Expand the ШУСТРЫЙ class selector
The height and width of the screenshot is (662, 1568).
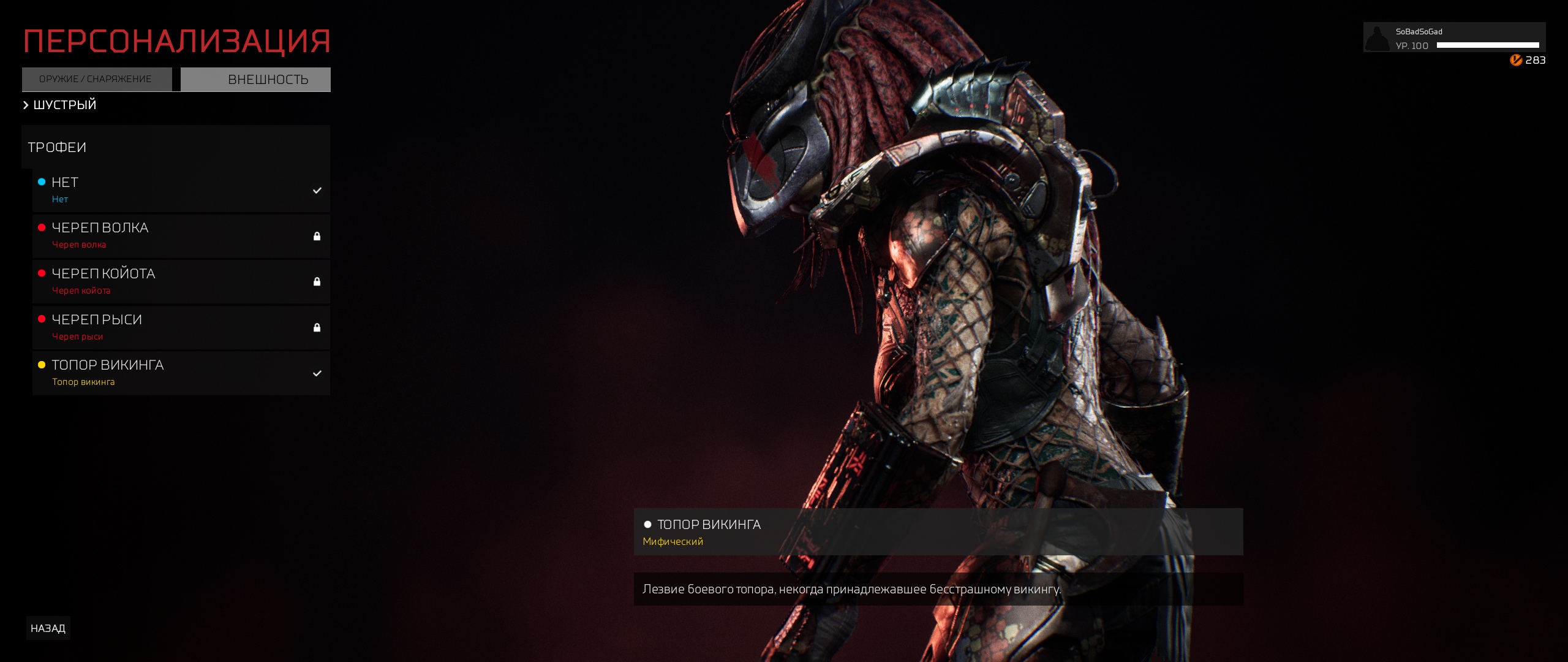(60, 105)
